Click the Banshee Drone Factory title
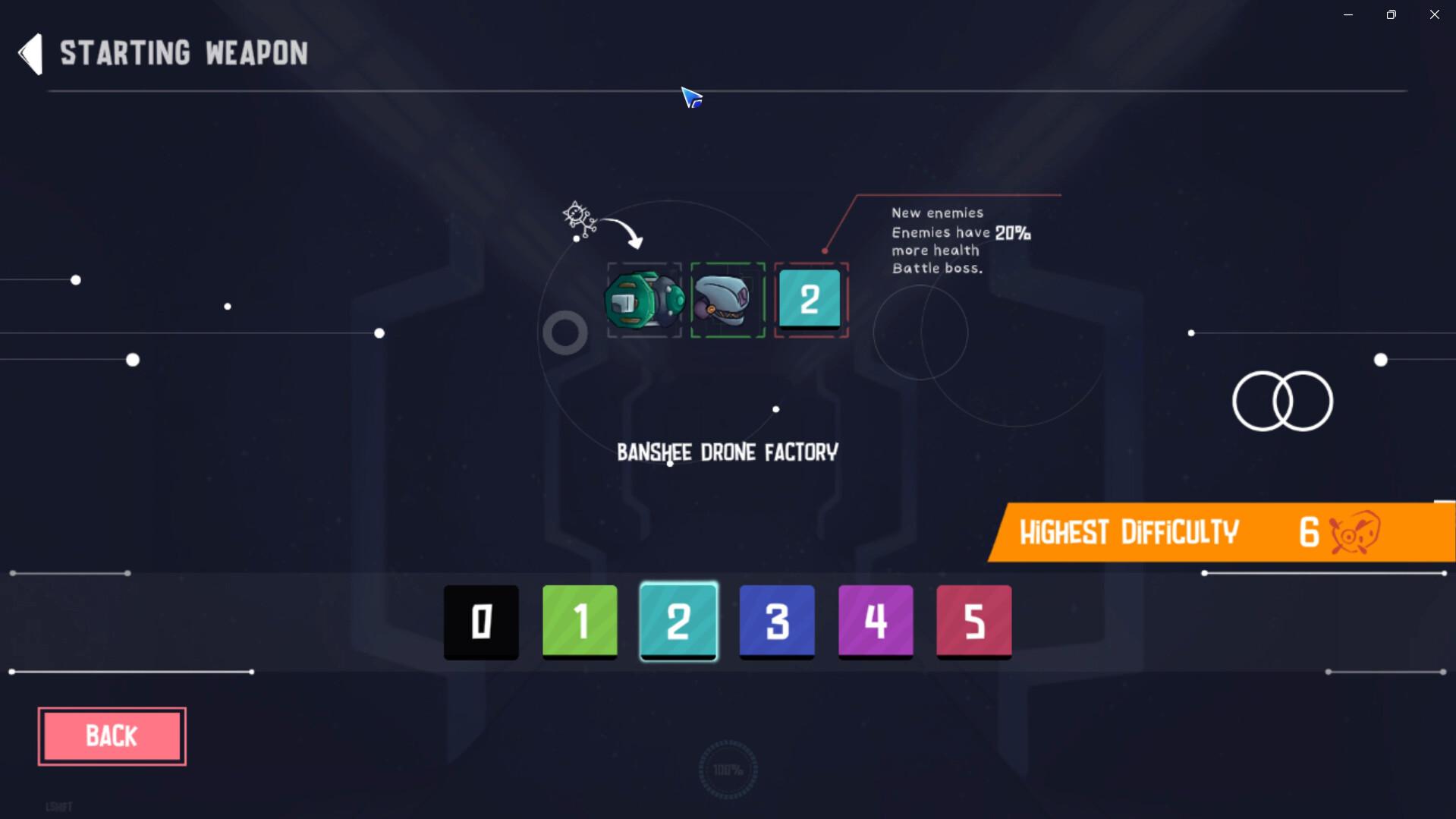1456x819 pixels. [x=728, y=452]
